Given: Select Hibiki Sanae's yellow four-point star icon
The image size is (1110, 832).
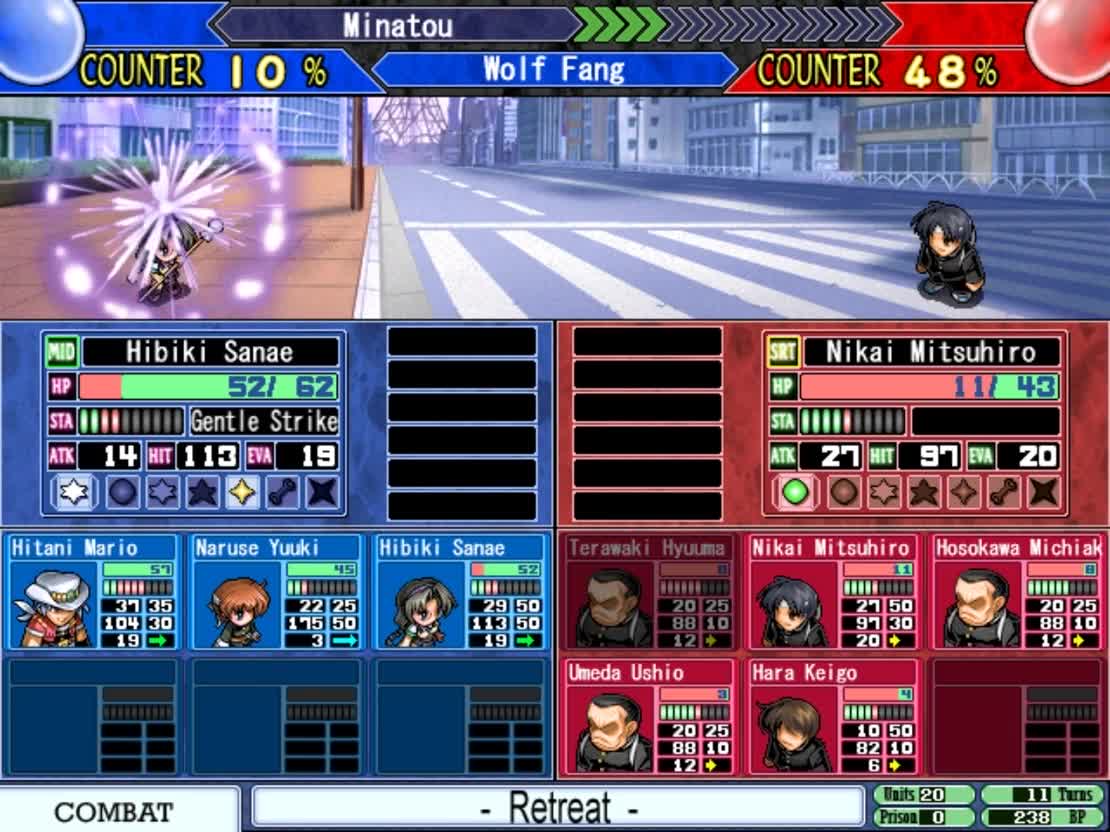Looking at the screenshot, I should click(242, 492).
